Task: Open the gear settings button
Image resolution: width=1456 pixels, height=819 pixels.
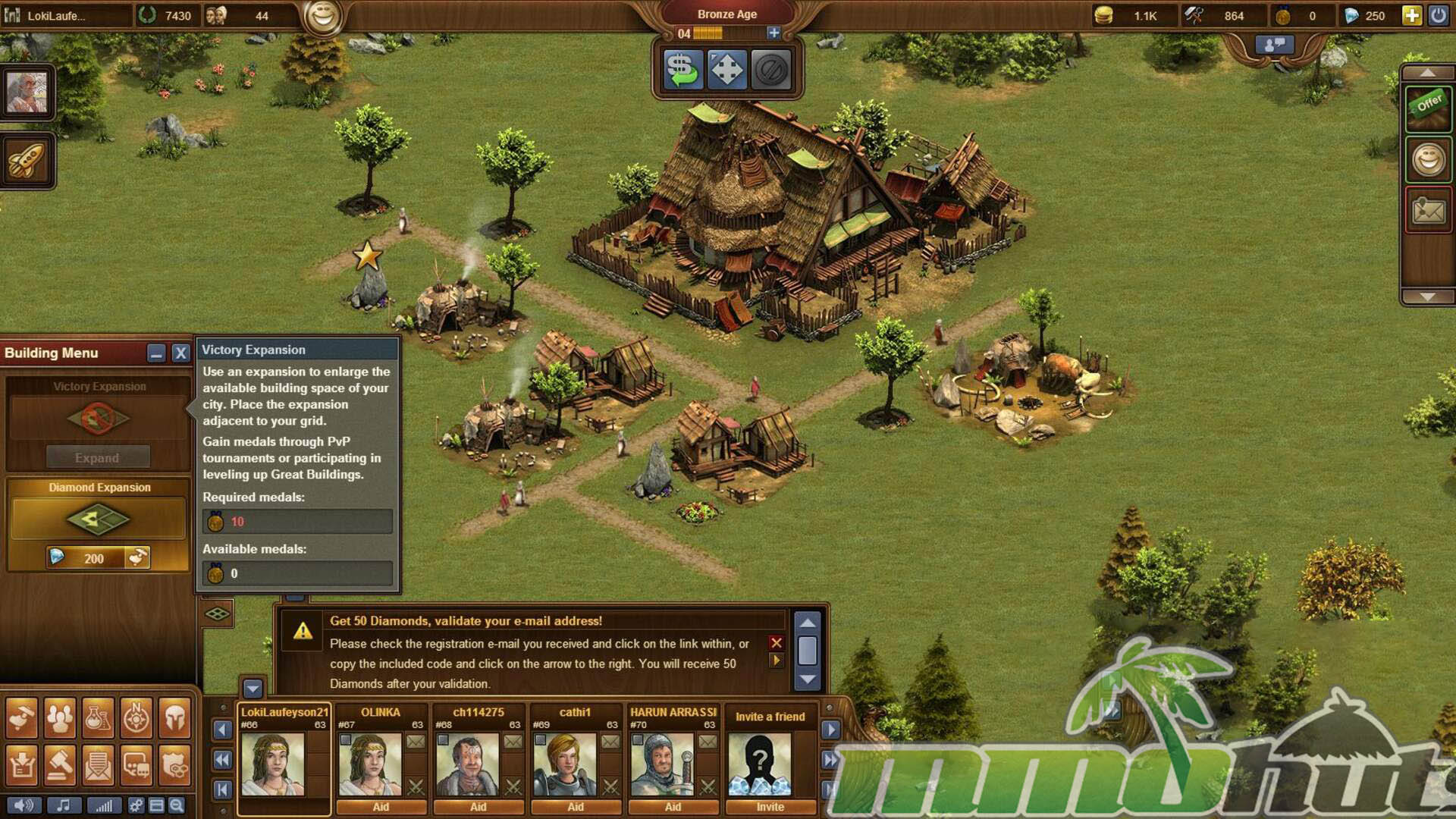Action: pos(136,805)
